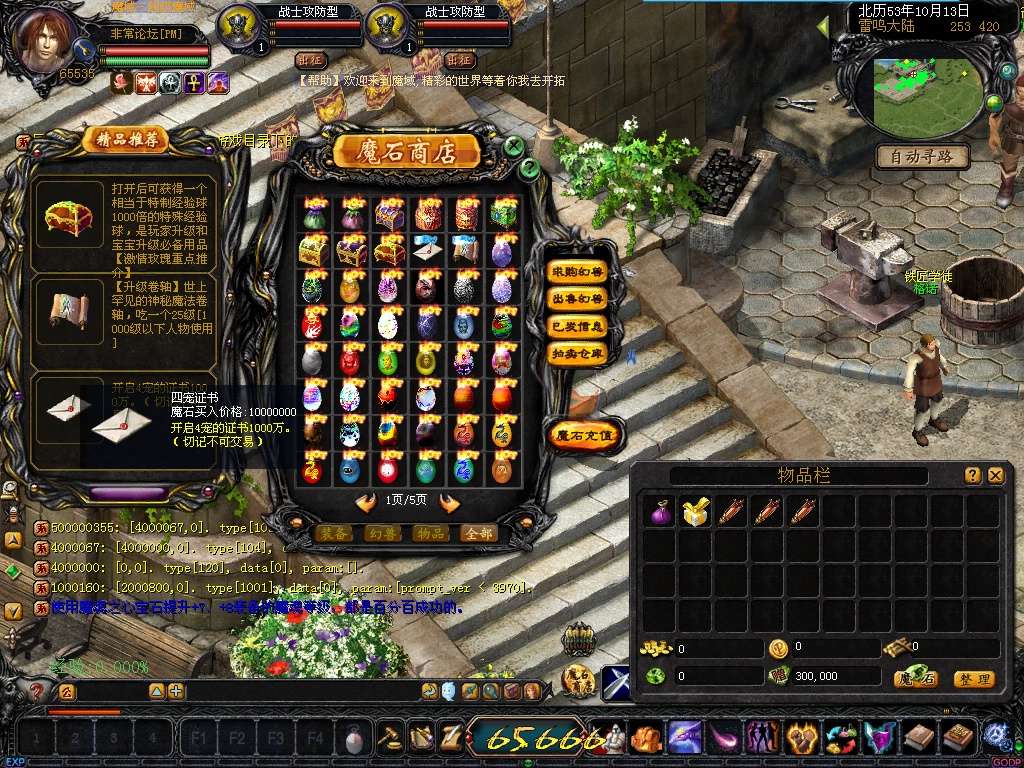Activate the 自动寻路 auto-pathfinding button

point(923,156)
